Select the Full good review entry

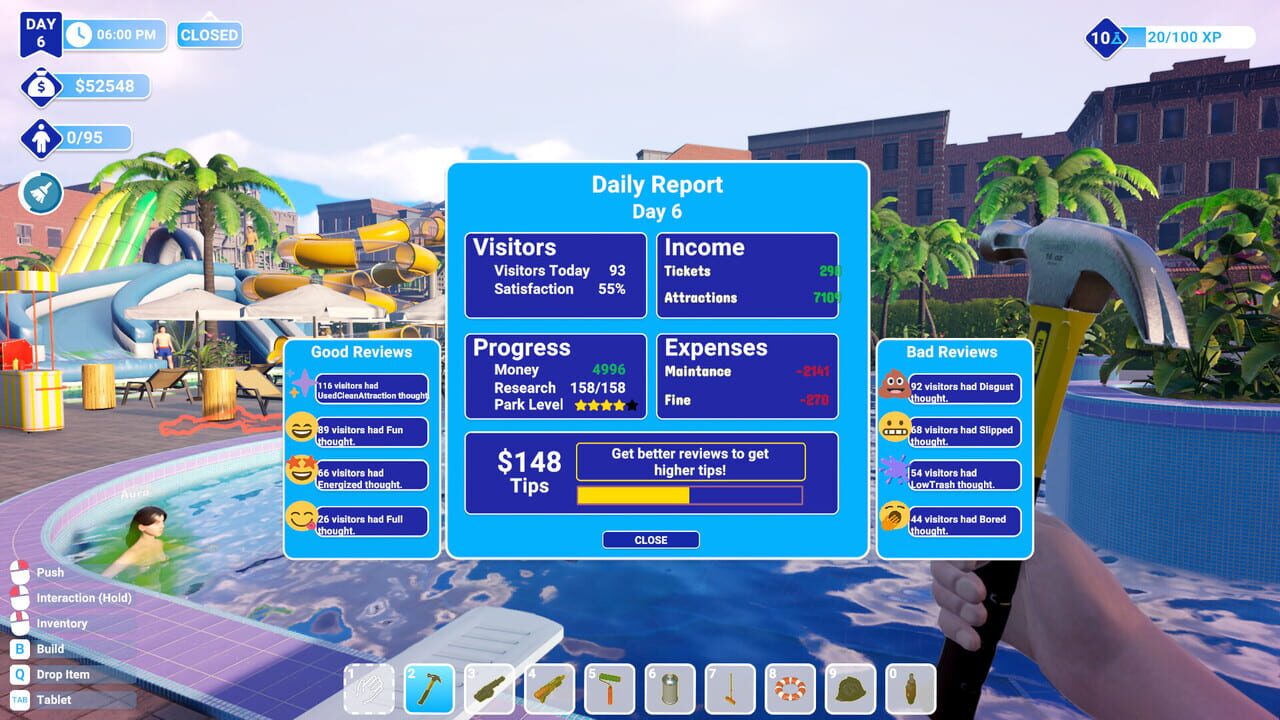371,524
